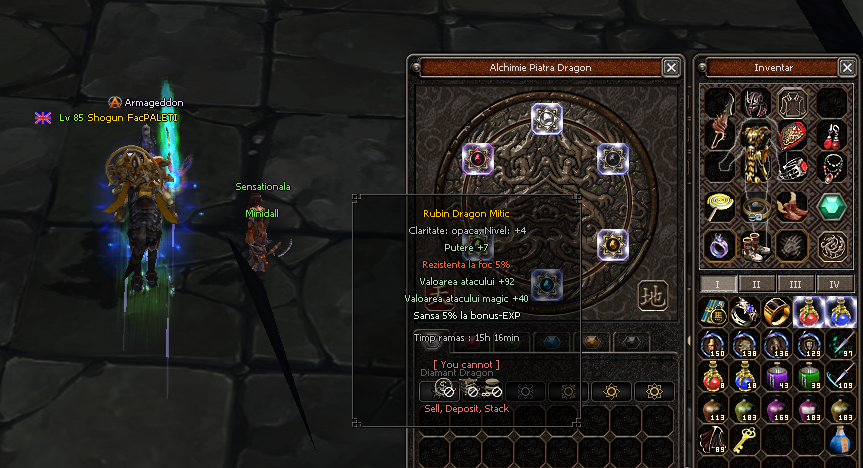
Task: Show inventory page IV
Action: (834, 284)
